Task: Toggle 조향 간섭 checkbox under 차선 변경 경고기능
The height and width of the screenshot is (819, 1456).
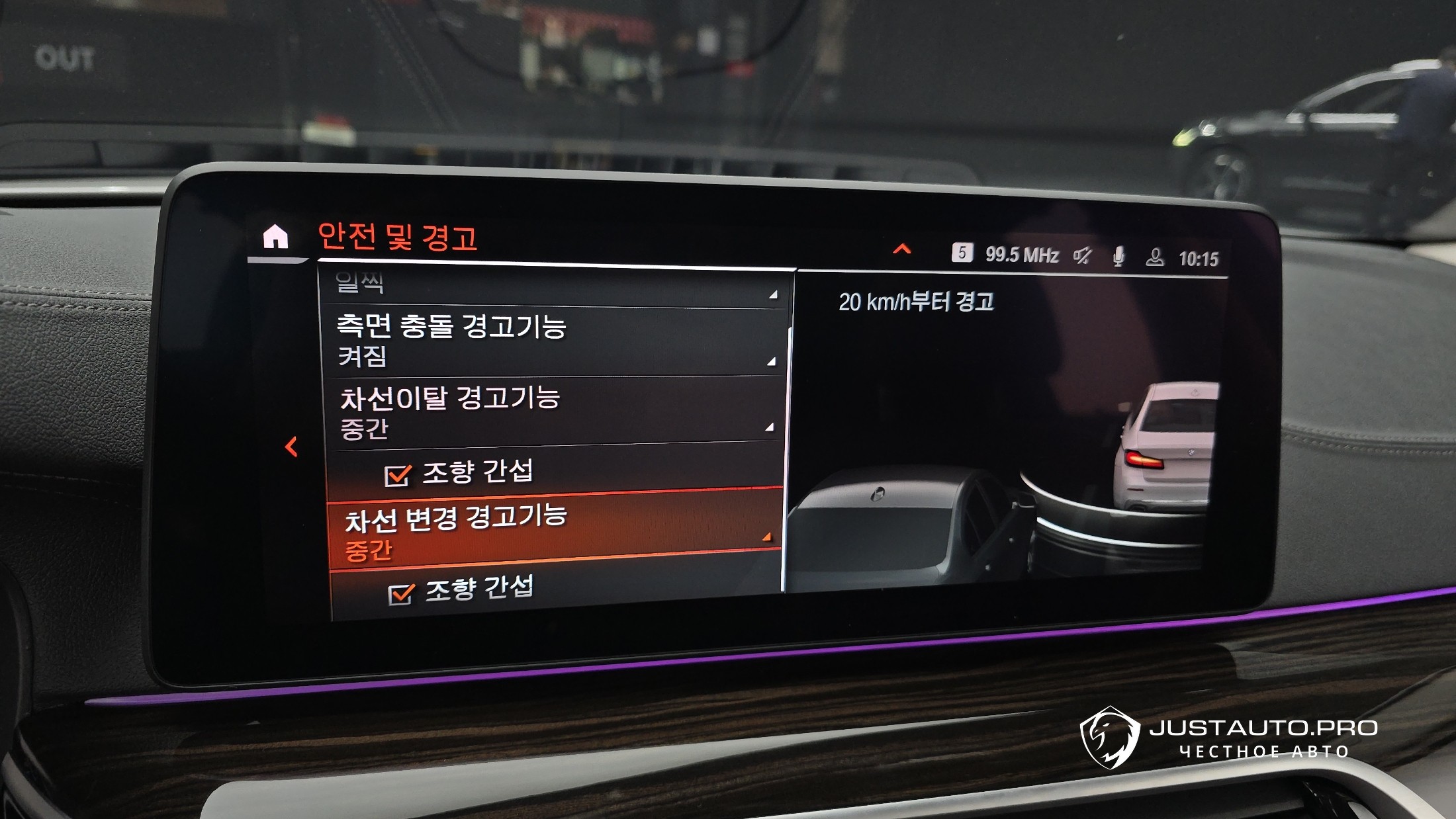Action: coord(400,593)
